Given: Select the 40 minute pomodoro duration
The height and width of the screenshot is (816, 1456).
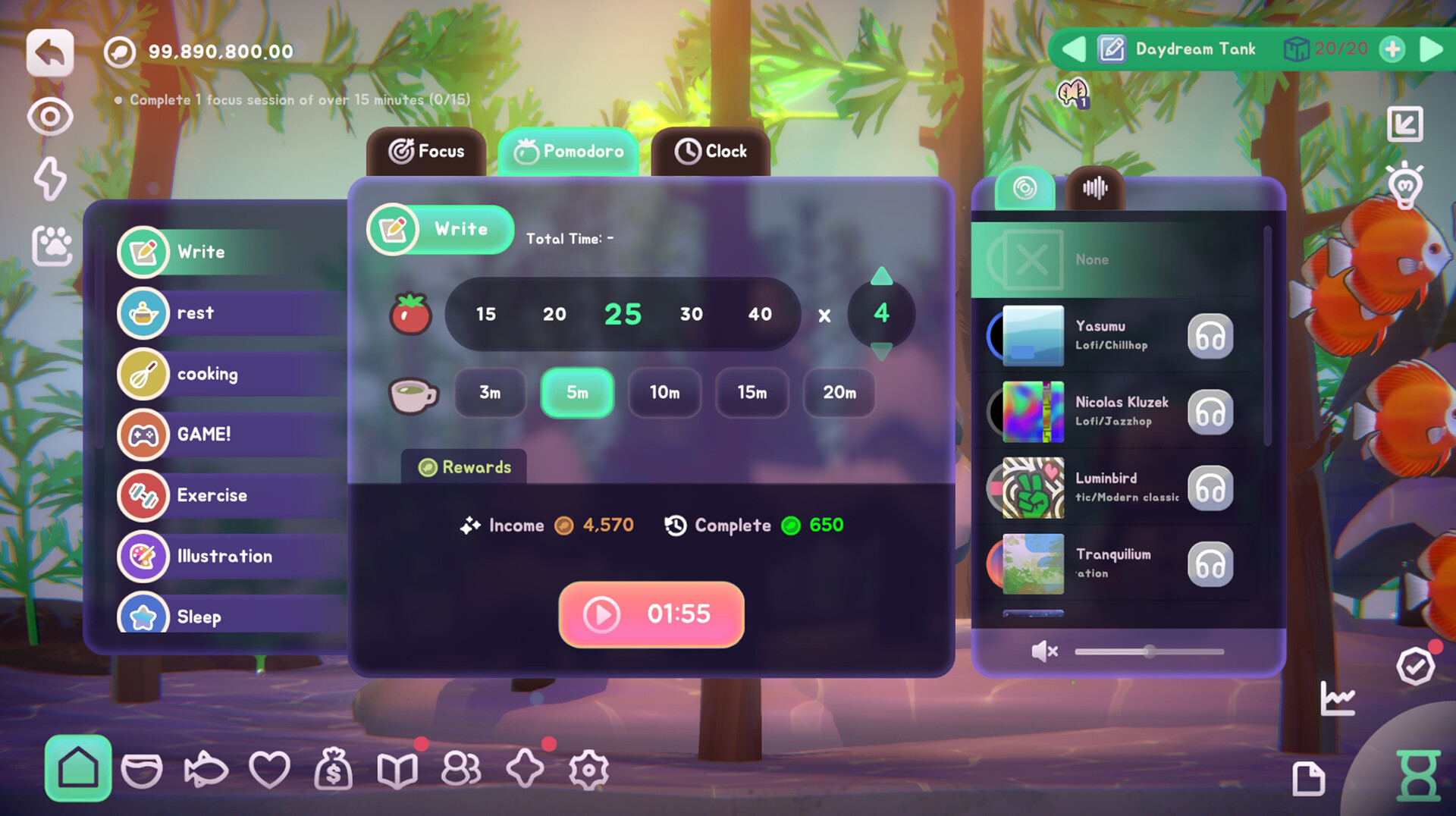Looking at the screenshot, I should (x=760, y=314).
